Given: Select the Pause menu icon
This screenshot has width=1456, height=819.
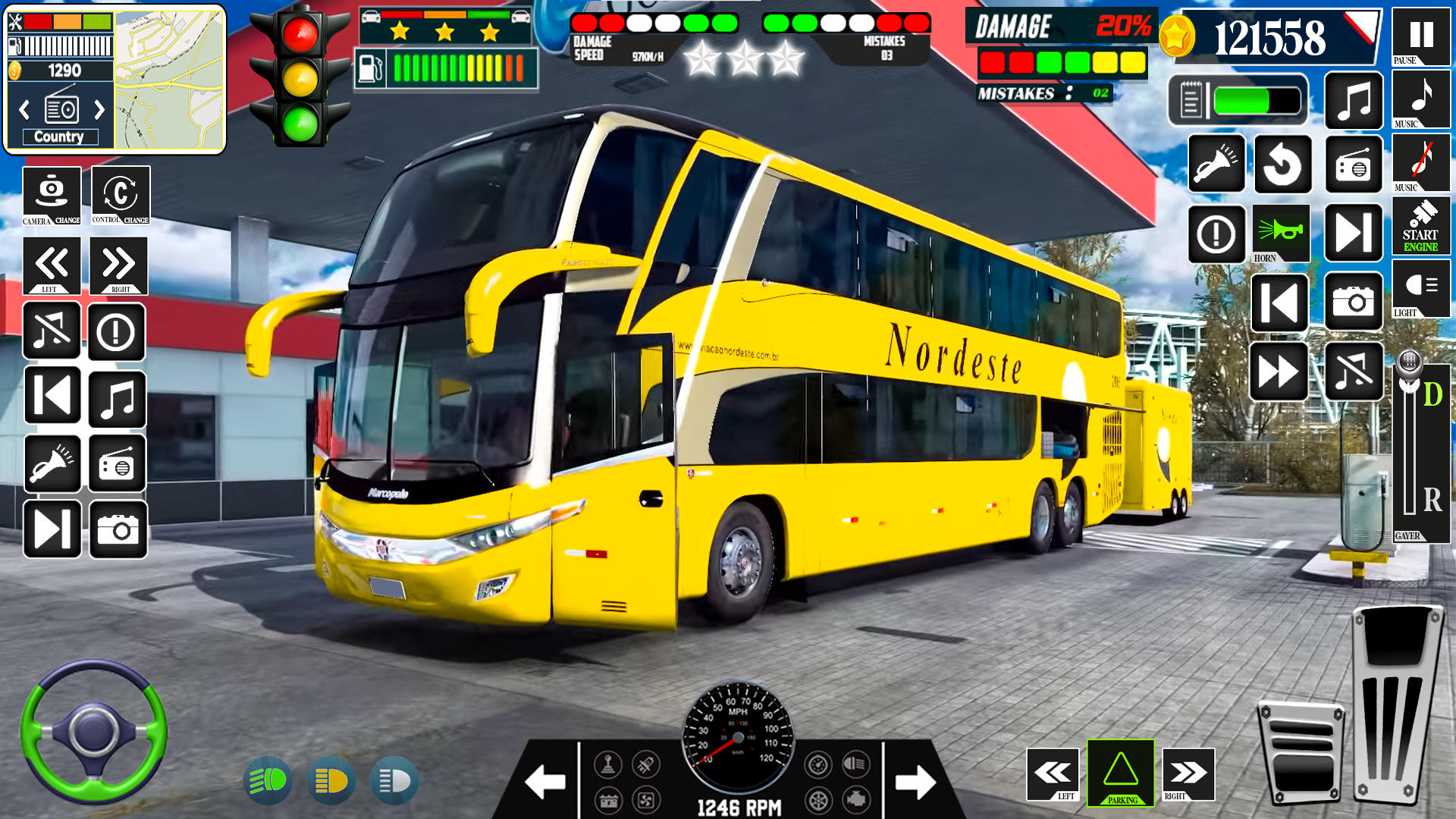Looking at the screenshot, I should [1420, 38].
